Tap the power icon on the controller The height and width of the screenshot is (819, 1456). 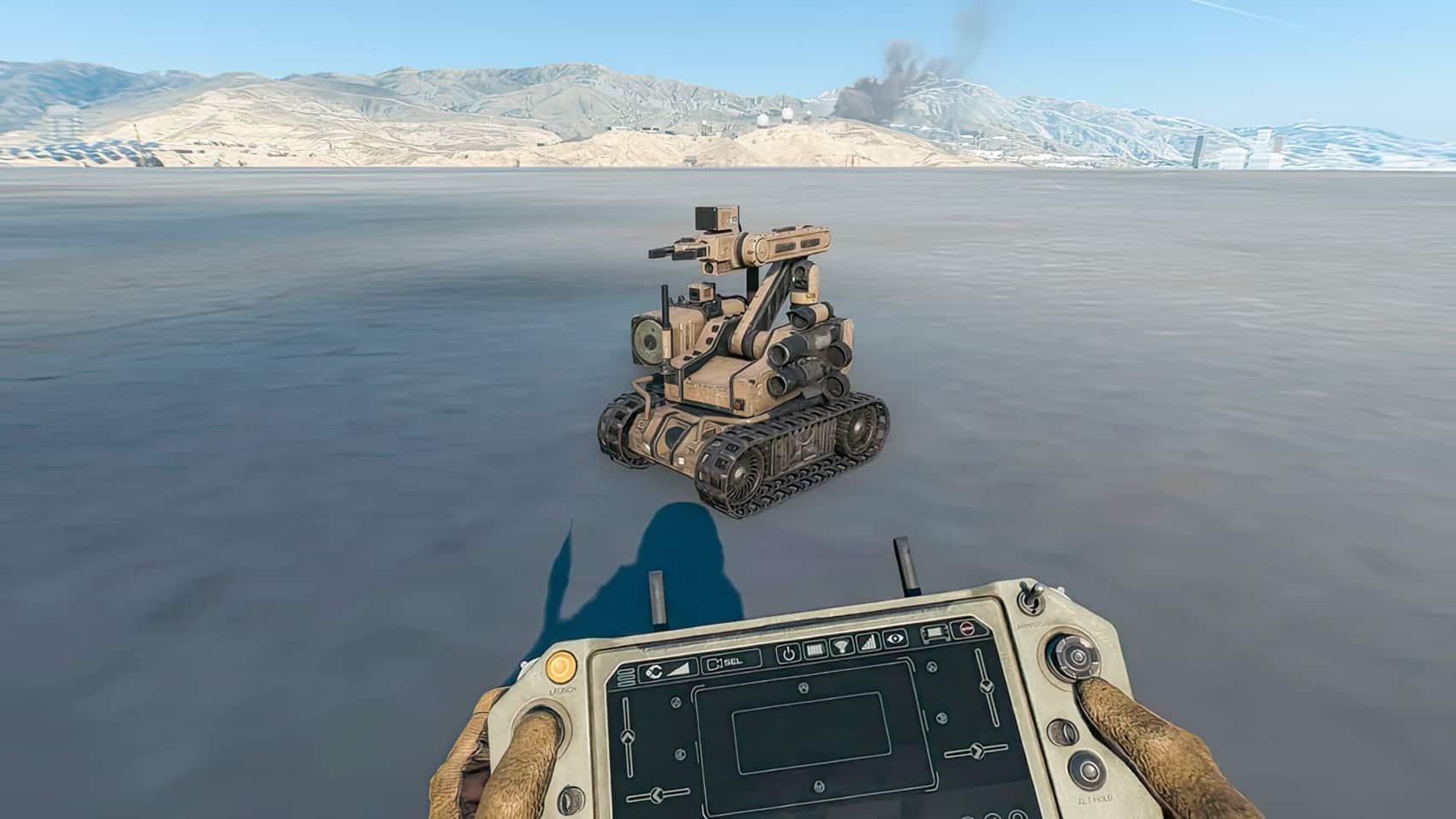789,654
